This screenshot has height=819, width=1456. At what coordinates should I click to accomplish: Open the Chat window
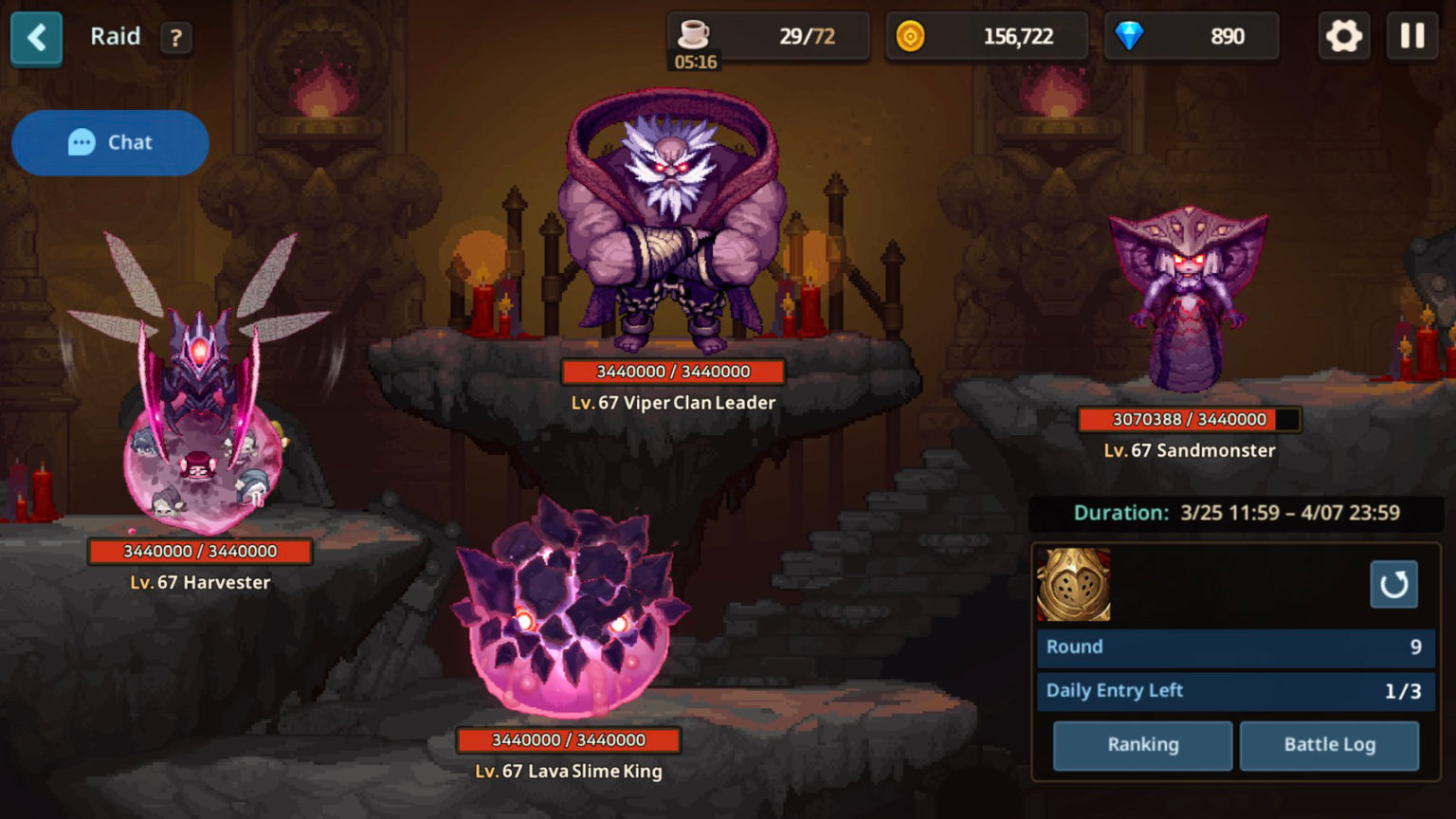110,143
